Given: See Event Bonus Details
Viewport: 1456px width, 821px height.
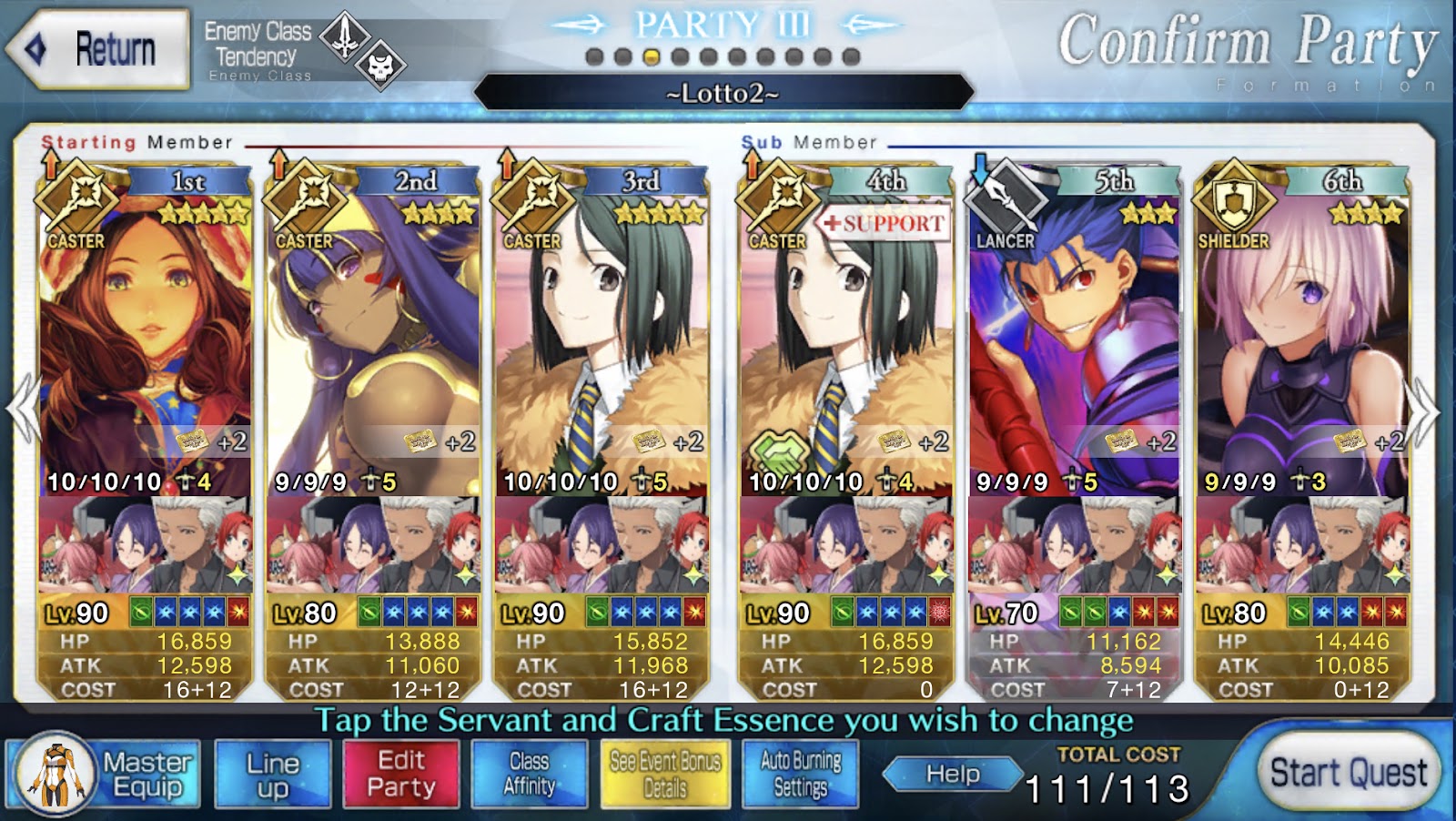Looking at the screenshot, I should tap(664, 775).
